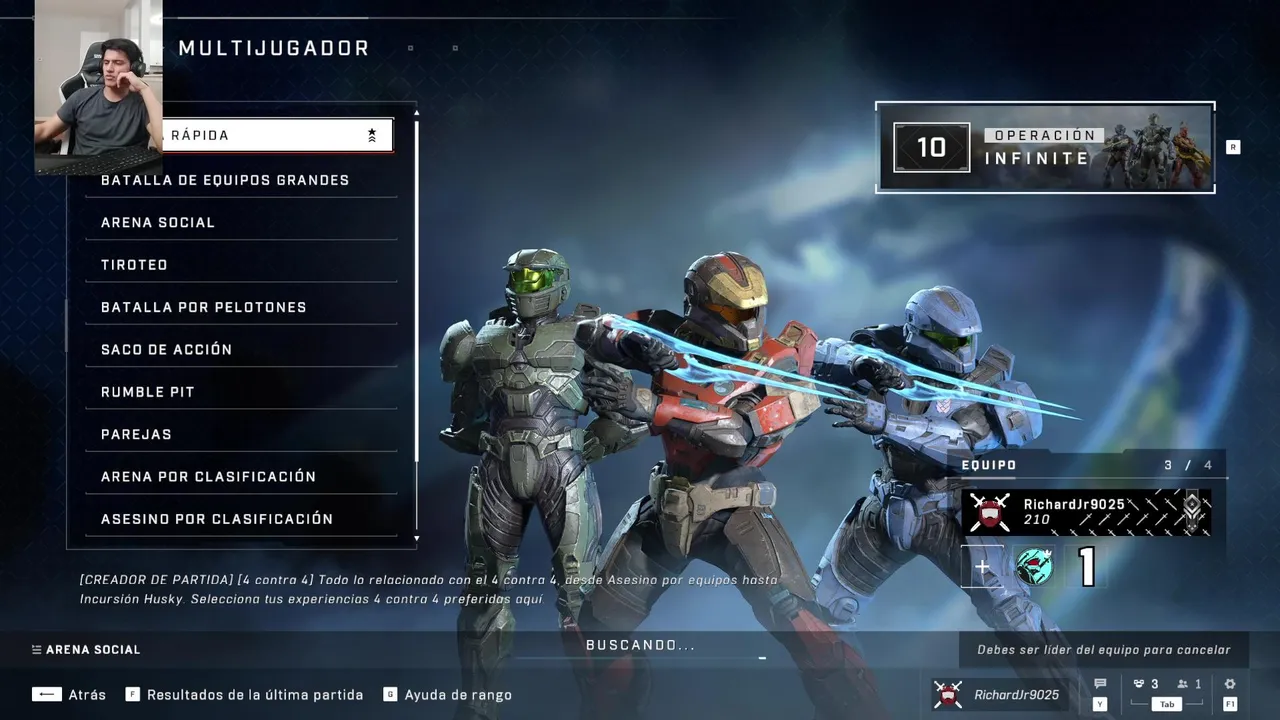Viewport: 1280px width, 720px height.
Task: Click the plus button to add teammate
Action: [x=982, y=567]
